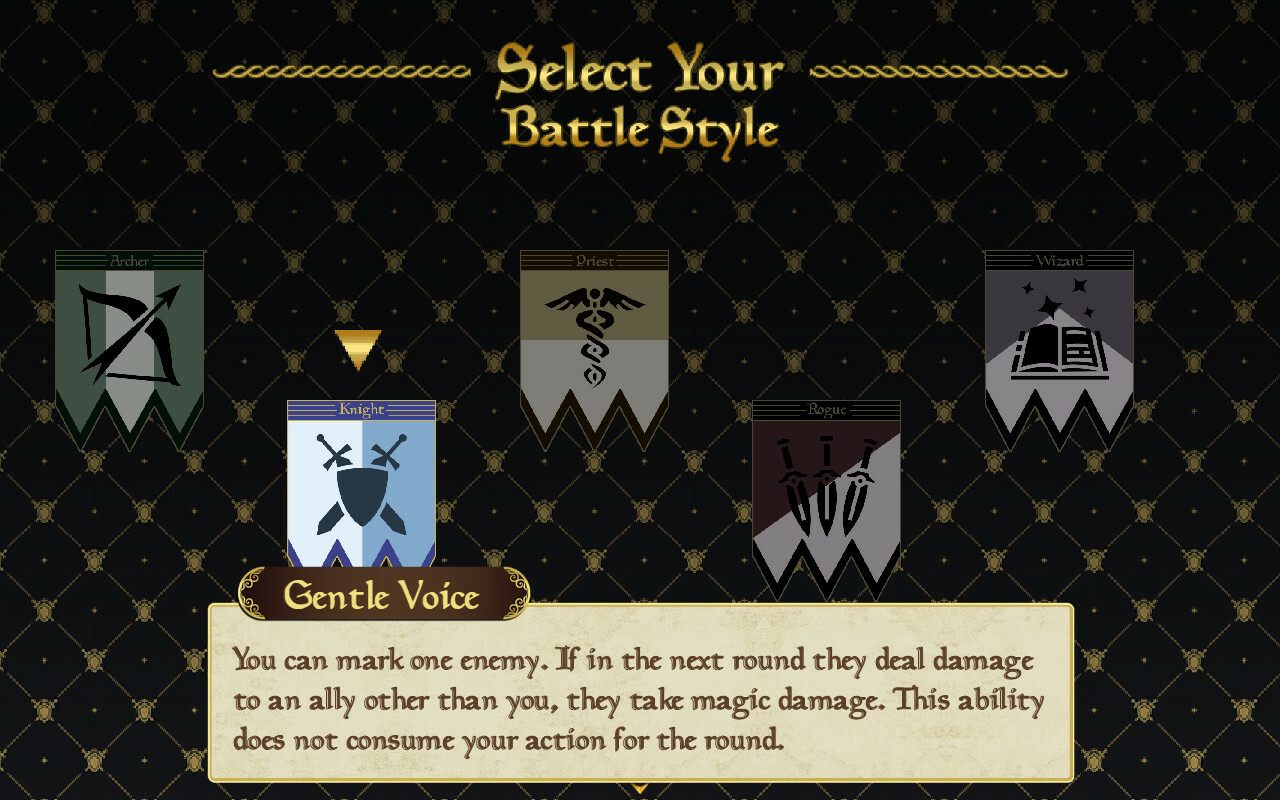The image size is (1280, 800).
Task: Open the Archer class label
Action: (129, 260)
